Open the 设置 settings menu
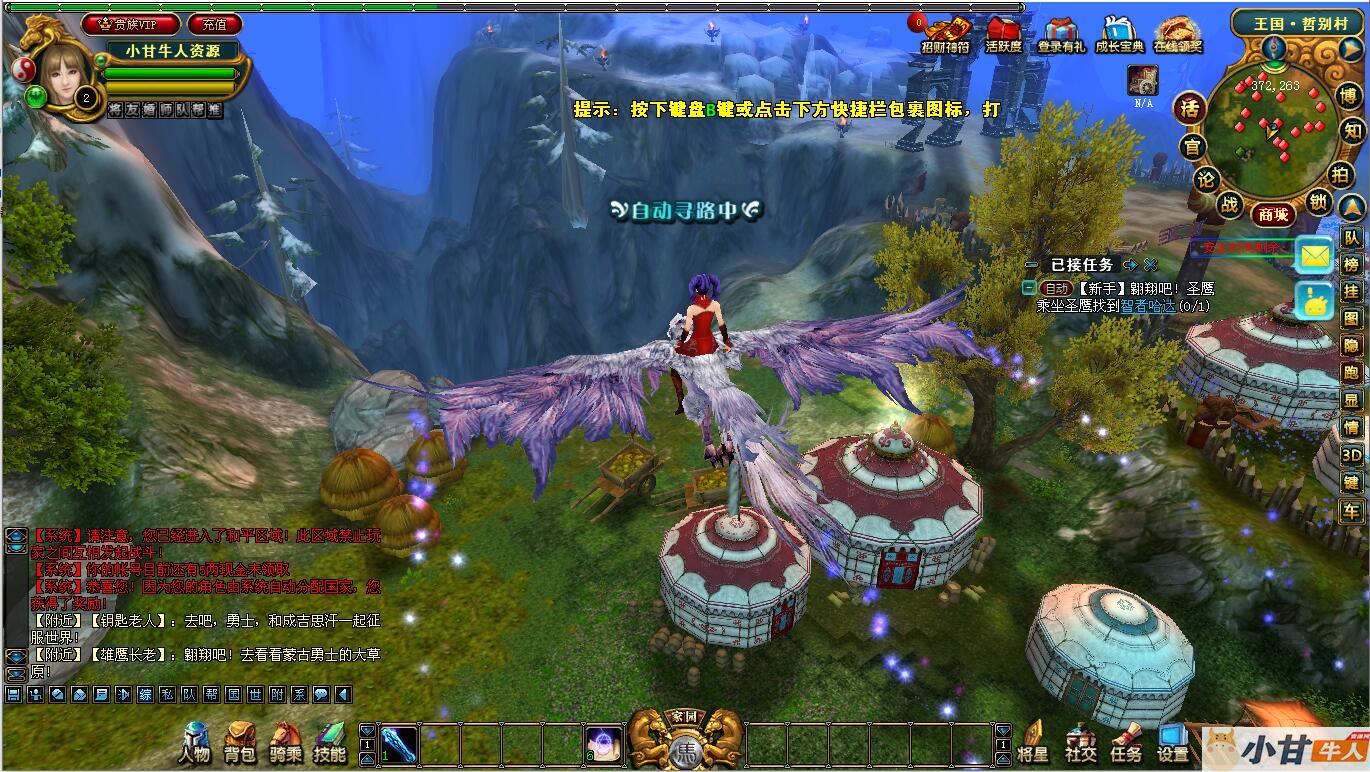Viewport: 1370px width, 772px height. tap(1172, 742)
